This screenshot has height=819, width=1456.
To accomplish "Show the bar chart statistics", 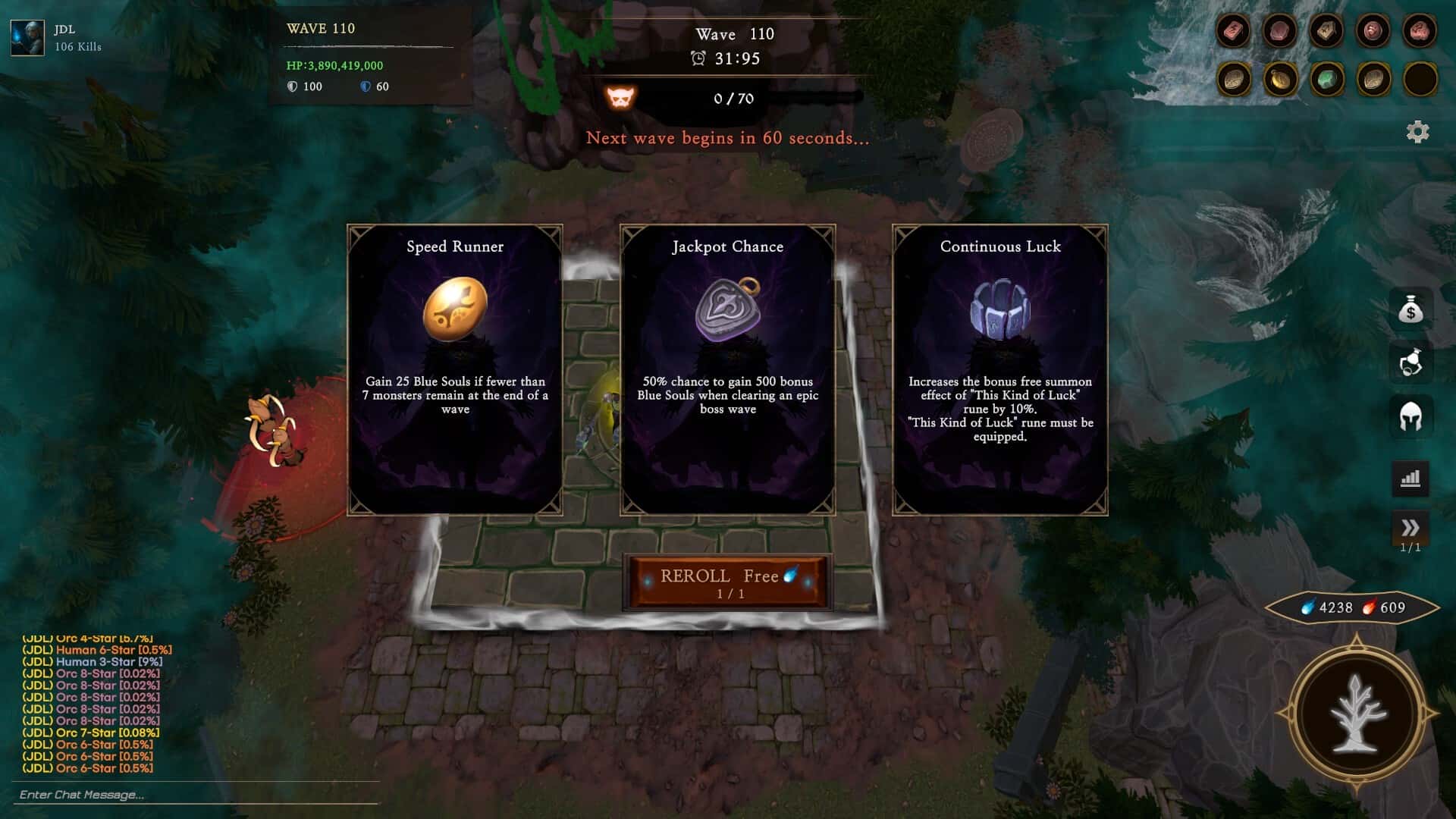I will point(1410,479).
